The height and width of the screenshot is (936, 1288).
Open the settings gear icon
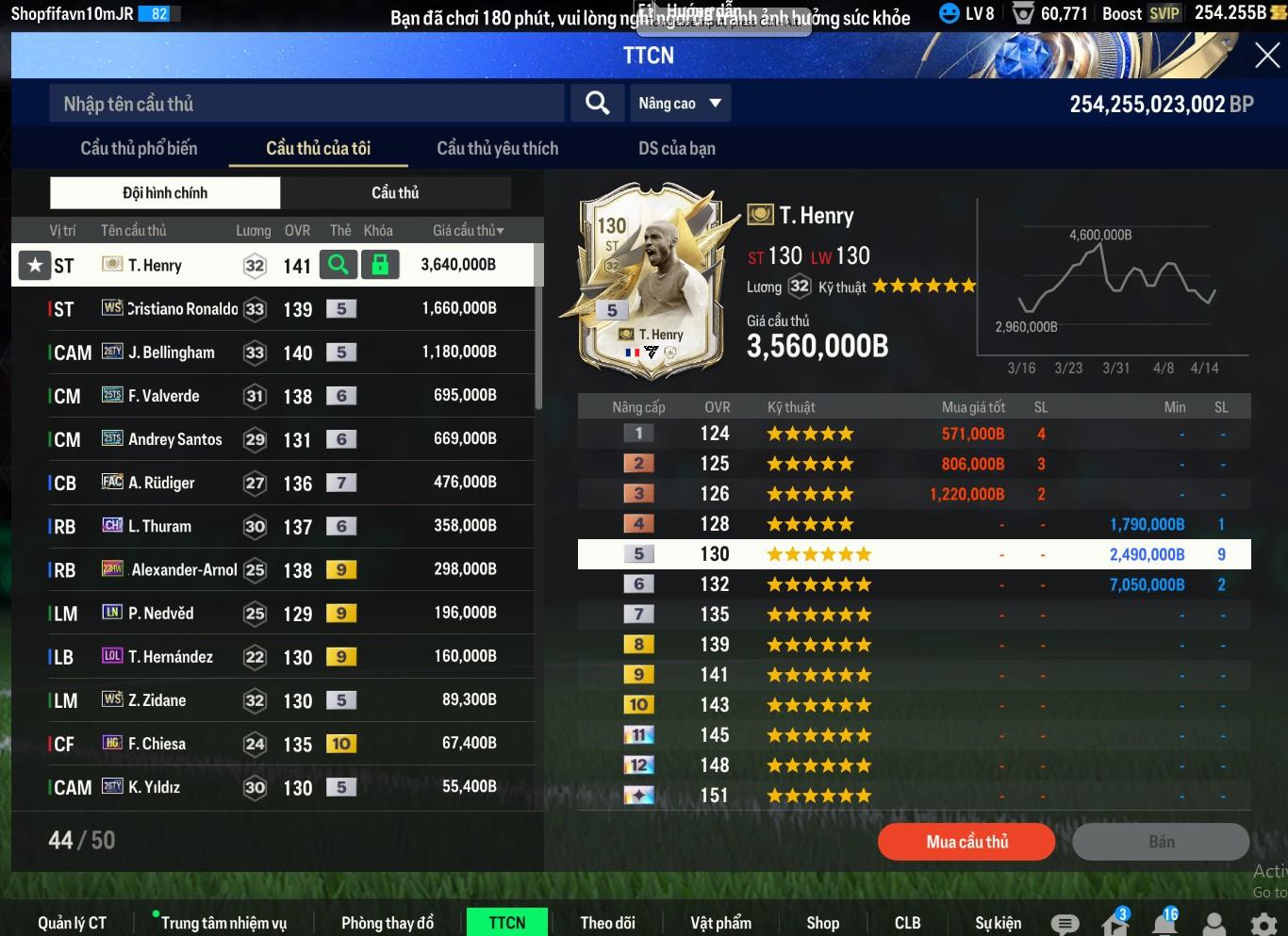tap(1263, 923)
